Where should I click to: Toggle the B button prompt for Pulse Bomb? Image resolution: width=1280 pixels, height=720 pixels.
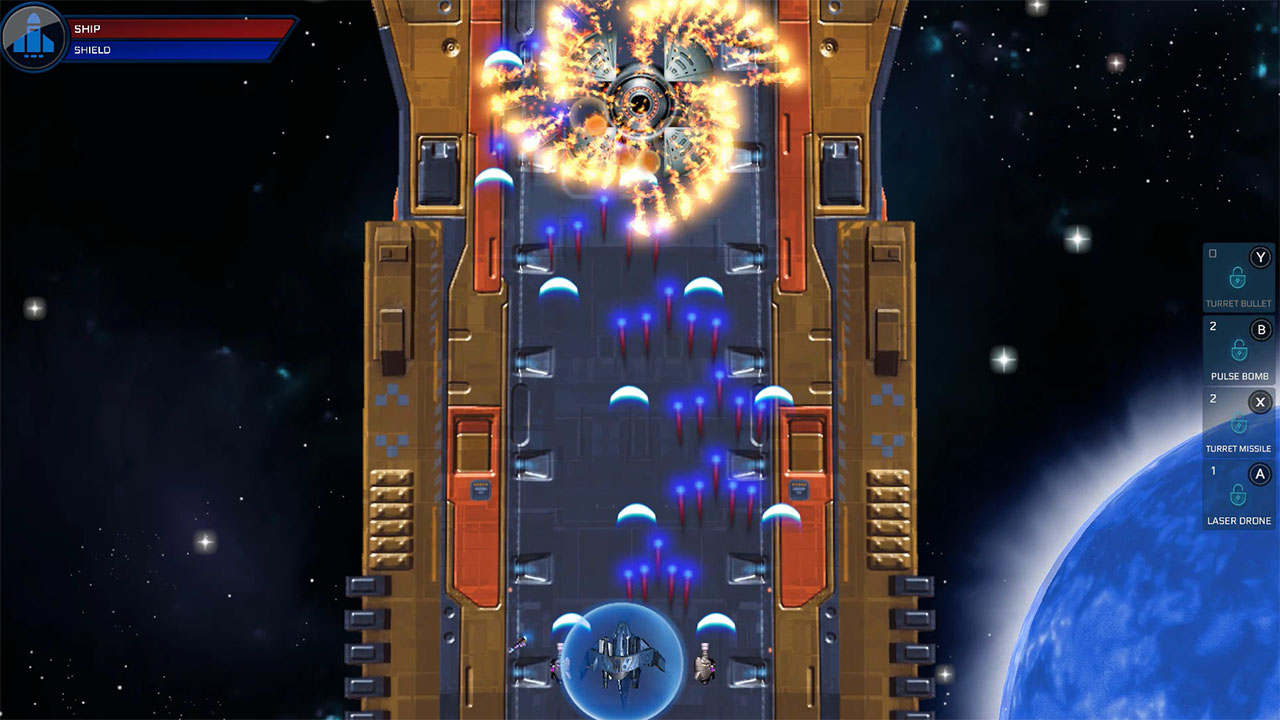pos(1259,329)
